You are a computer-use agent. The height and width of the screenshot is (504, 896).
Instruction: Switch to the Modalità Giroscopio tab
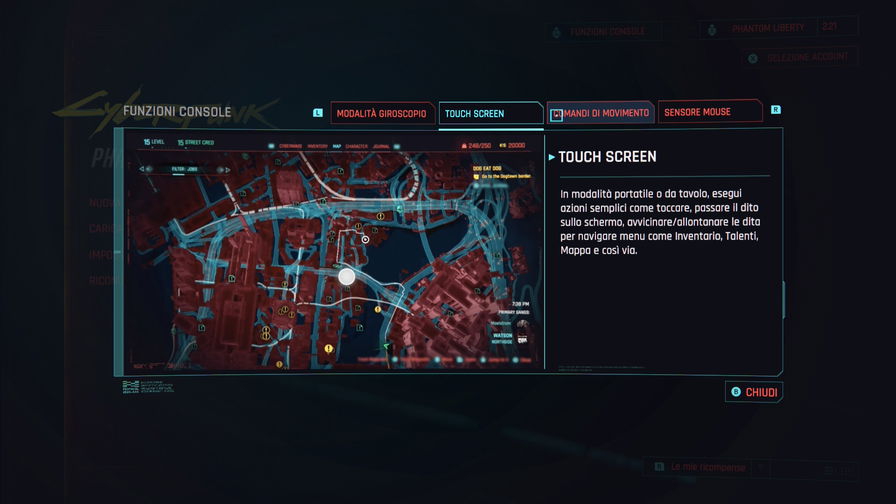[383, 113]
